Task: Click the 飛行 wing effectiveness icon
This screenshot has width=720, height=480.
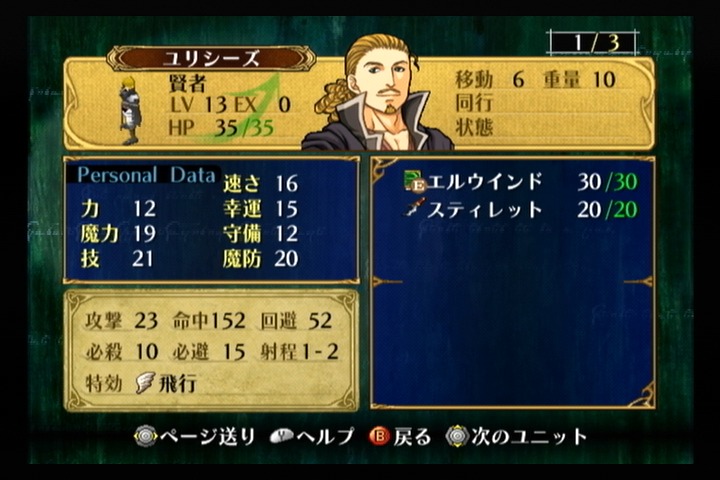Action: (x=145, y=384)
